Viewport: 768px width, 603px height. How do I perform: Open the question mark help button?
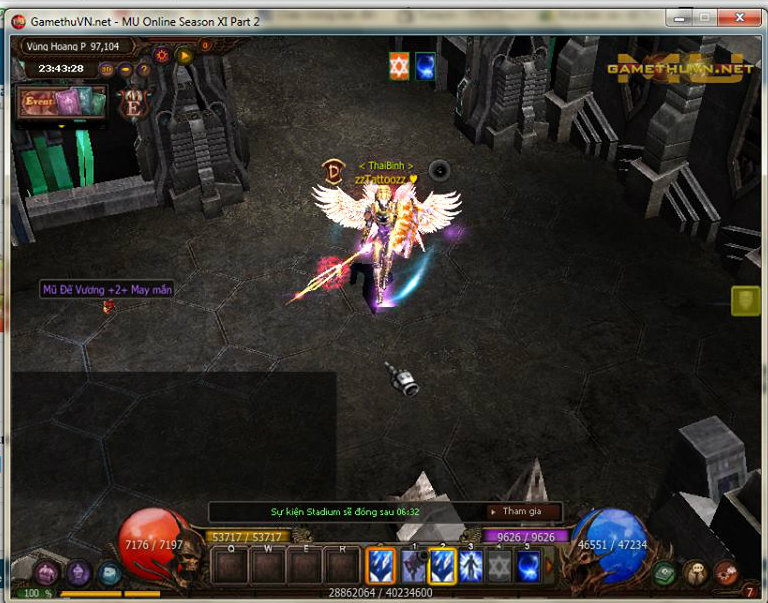click(x=144, y=70)
